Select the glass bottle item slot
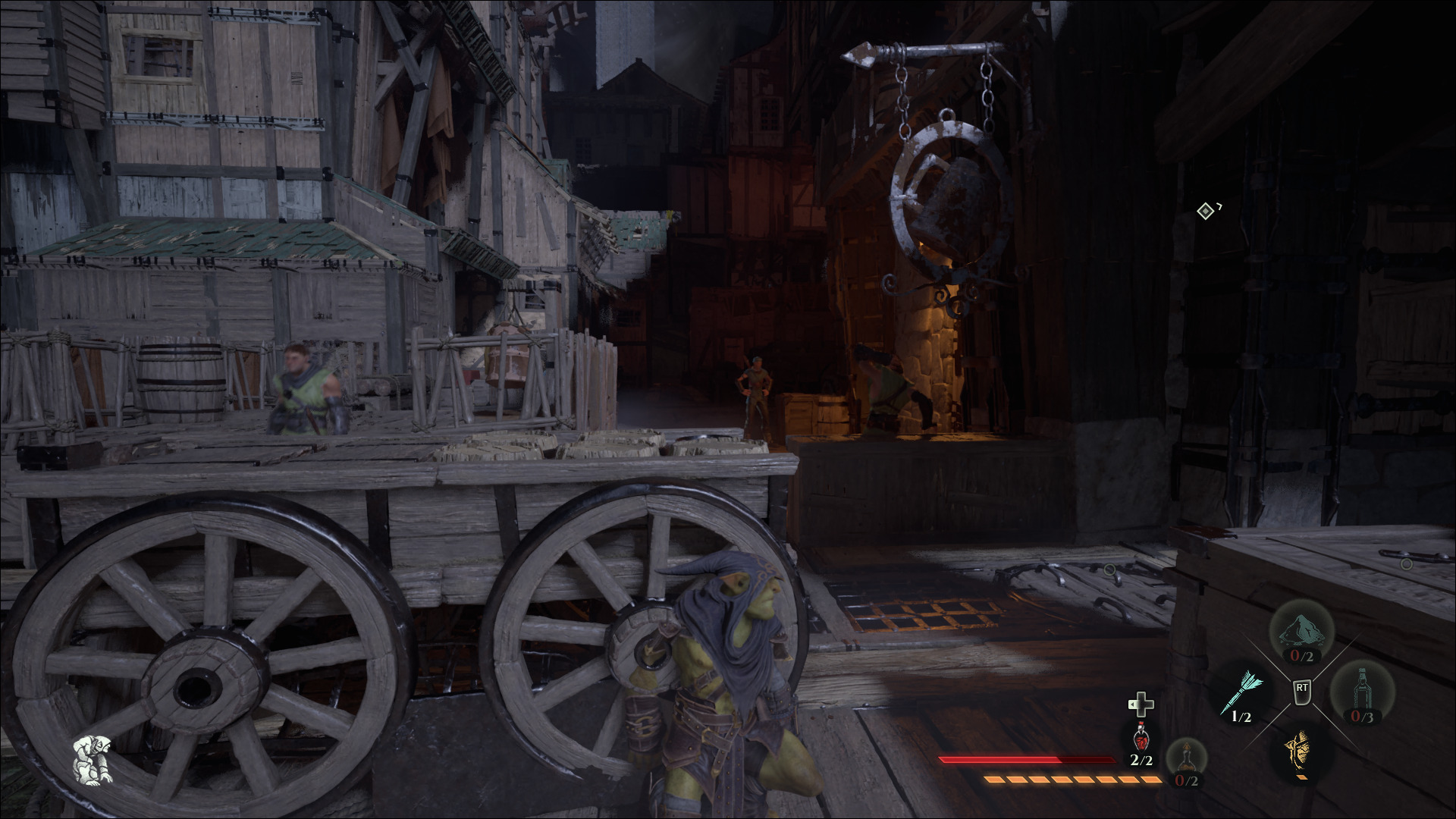The height and width of the screenshot is (819, 1456). [x=1361, y=692]
